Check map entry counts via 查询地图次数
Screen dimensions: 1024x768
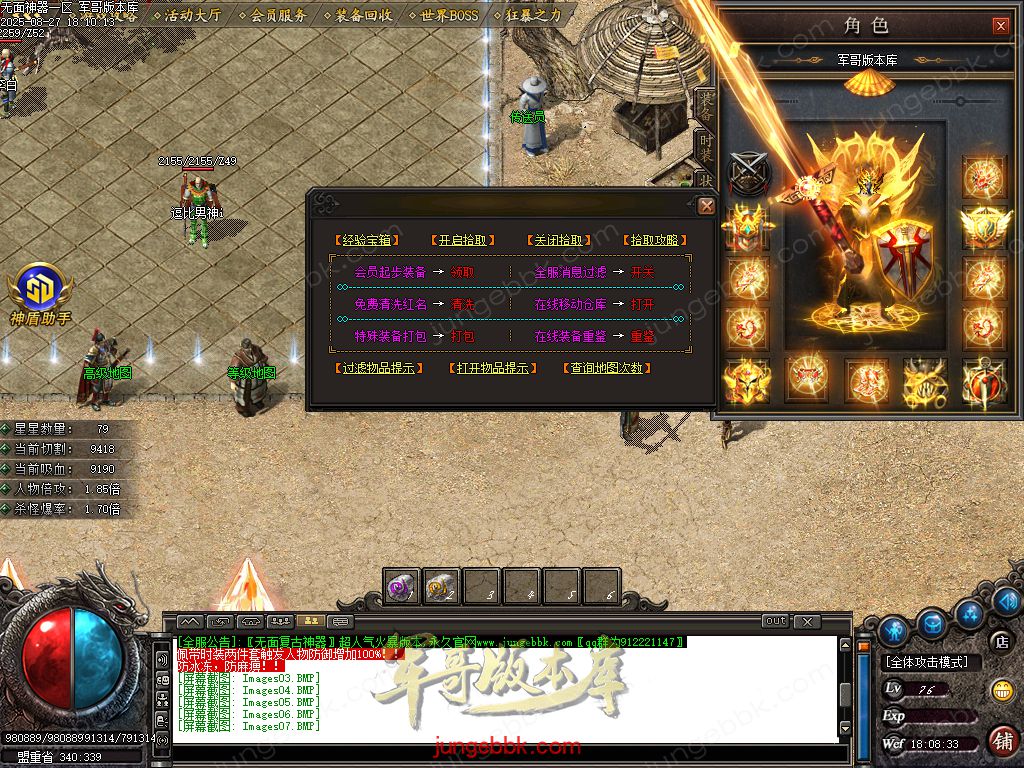607,368
